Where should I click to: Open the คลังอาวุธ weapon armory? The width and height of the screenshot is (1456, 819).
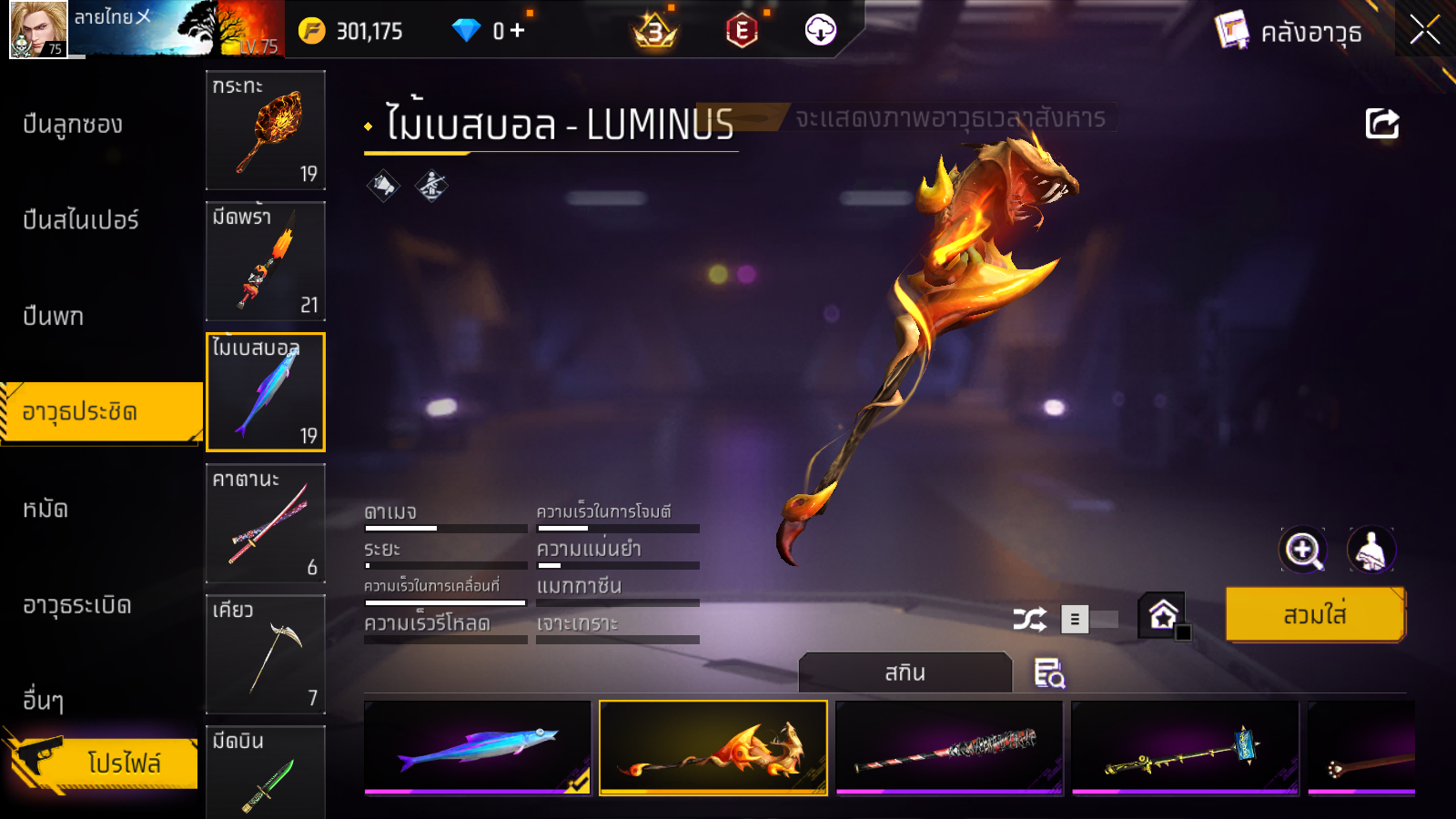pos(1289,32)
